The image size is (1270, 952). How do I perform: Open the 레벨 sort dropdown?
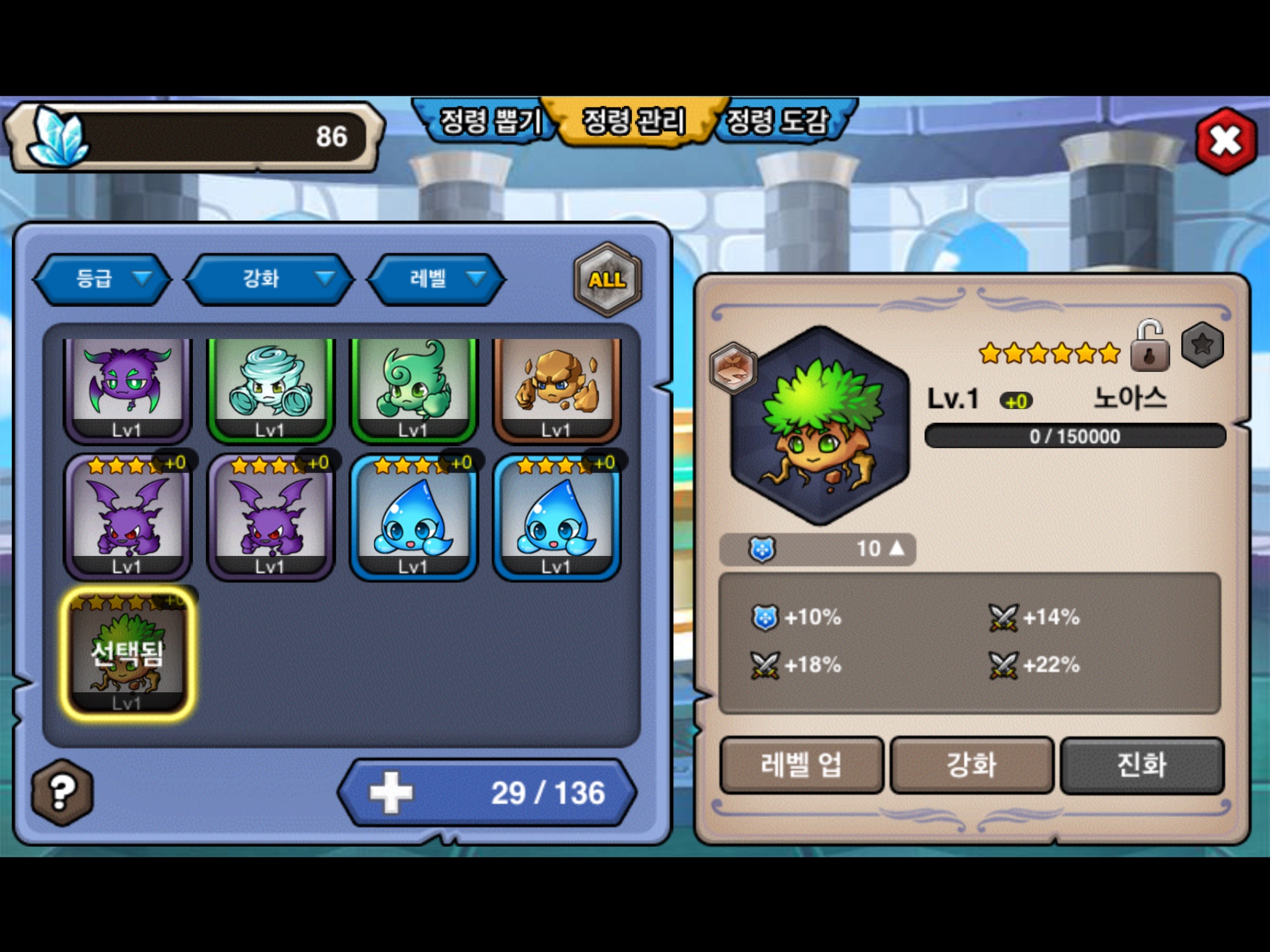436,279
